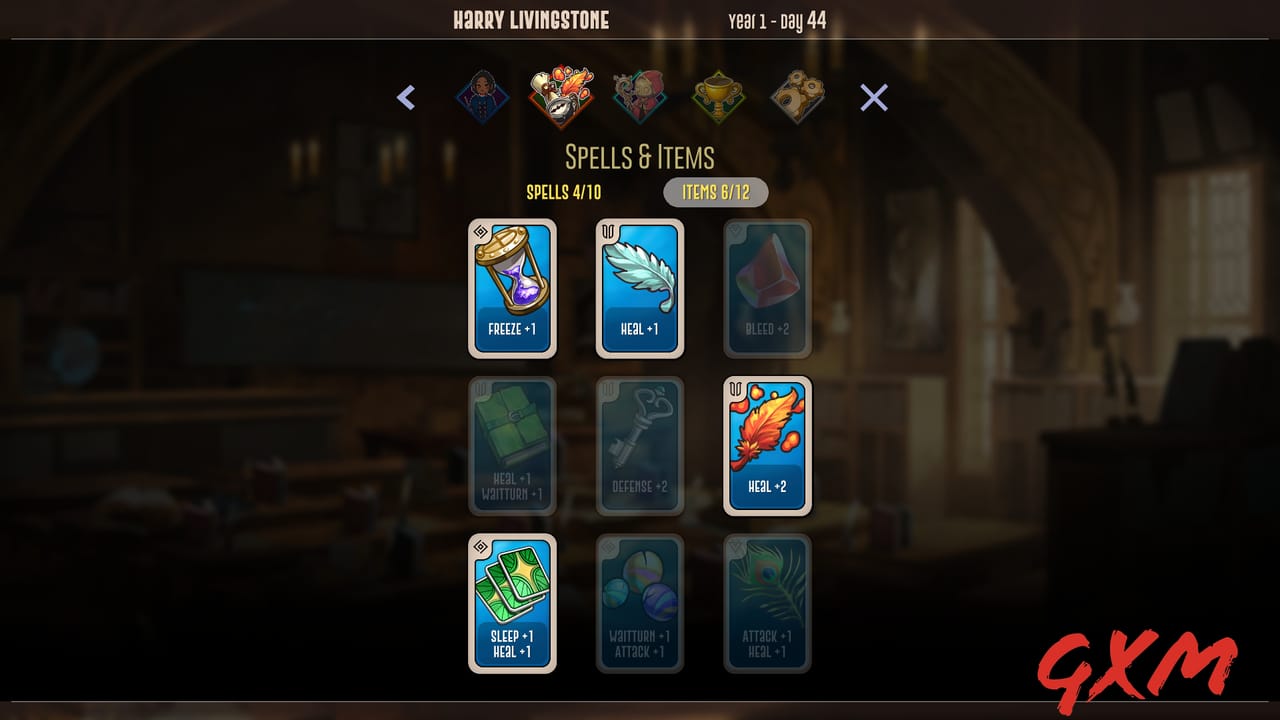Select the Heal +2 orange feather card
This screenshot has width=1280, height=720.
(x=768, y=446)
